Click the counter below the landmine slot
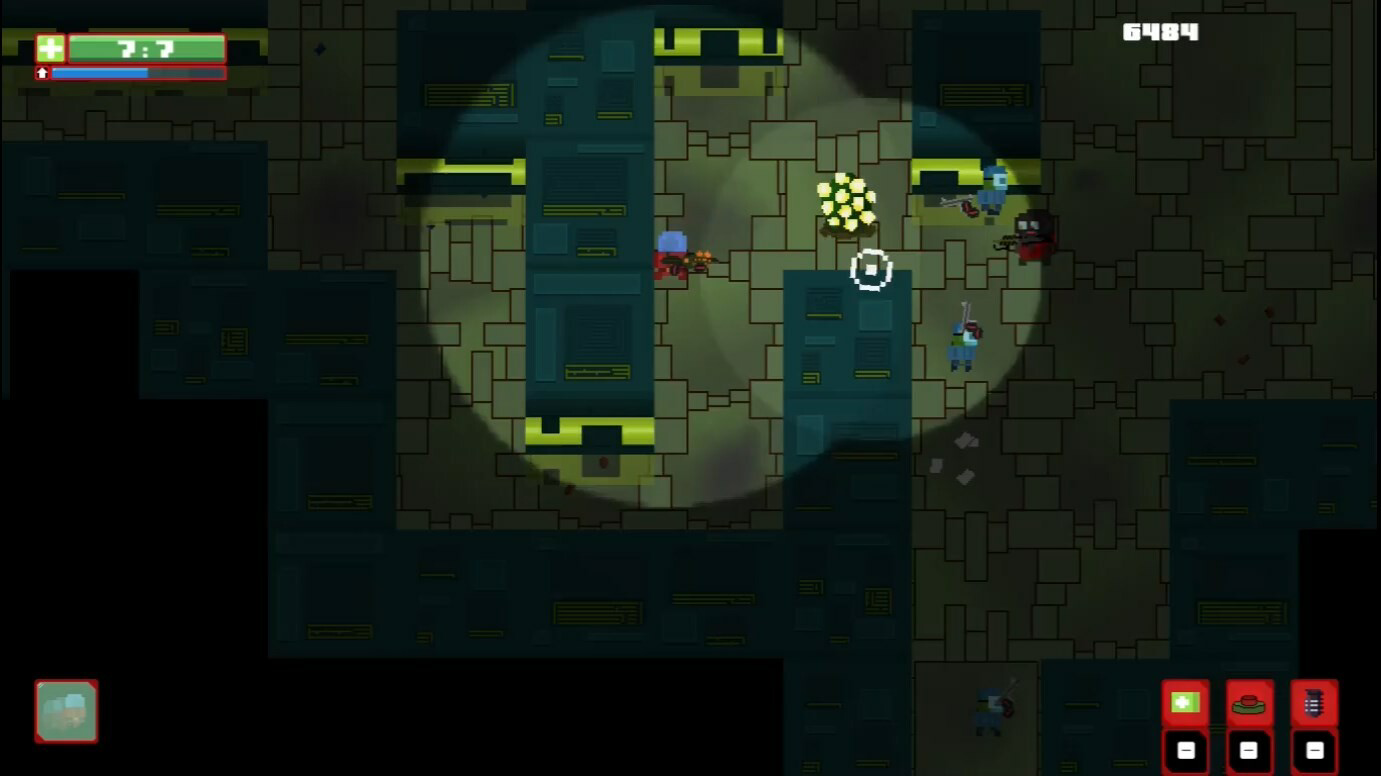The image size is (1381, 776). pyautogui.click(x=1248, y=749)
